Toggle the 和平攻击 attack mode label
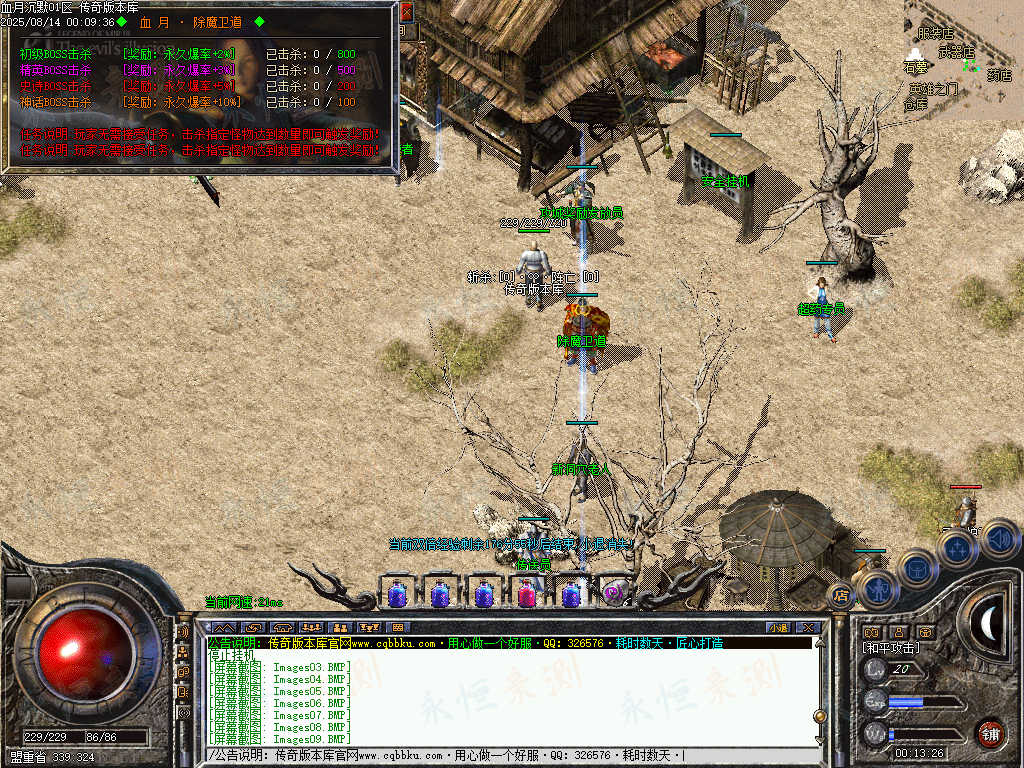1024x768 pixels. pos(893,648)
